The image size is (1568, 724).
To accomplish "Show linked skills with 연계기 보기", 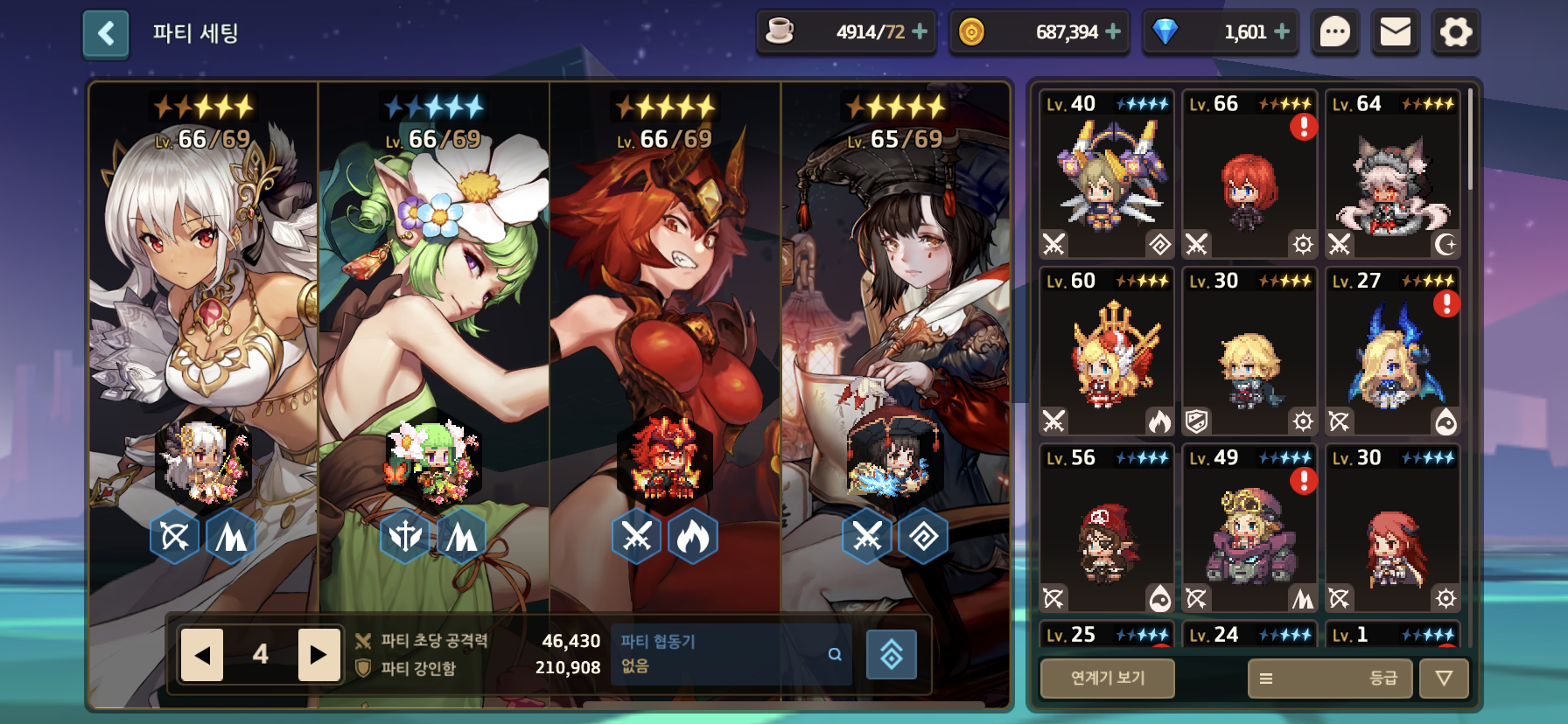I will (x=1107, y=678).
